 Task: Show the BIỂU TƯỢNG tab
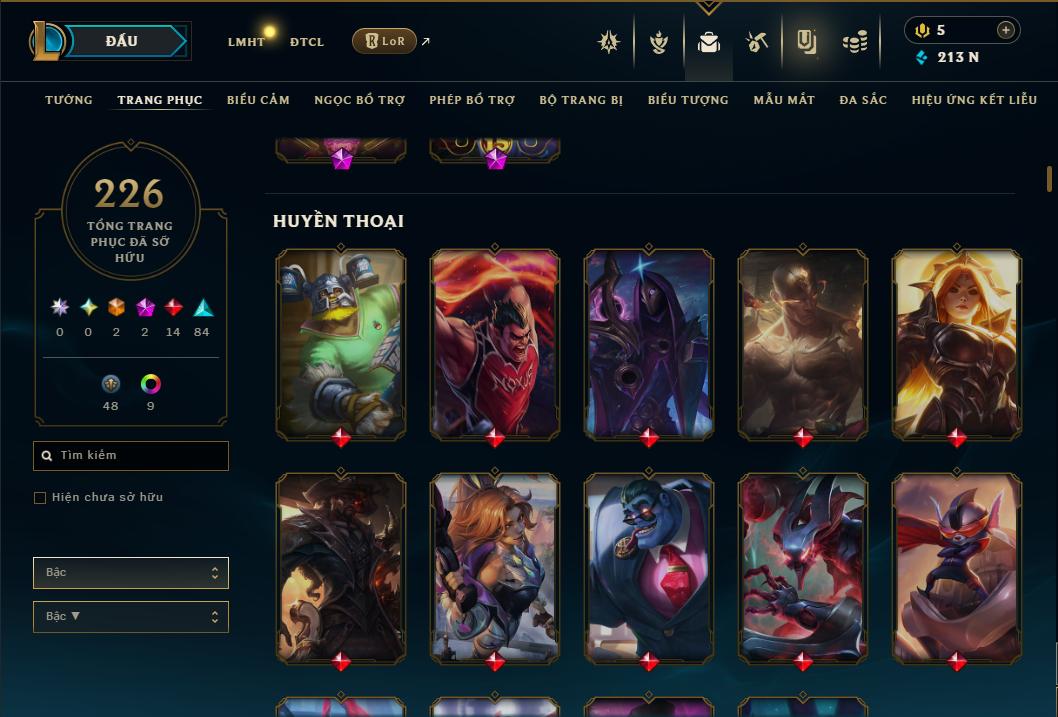(688, 100)
